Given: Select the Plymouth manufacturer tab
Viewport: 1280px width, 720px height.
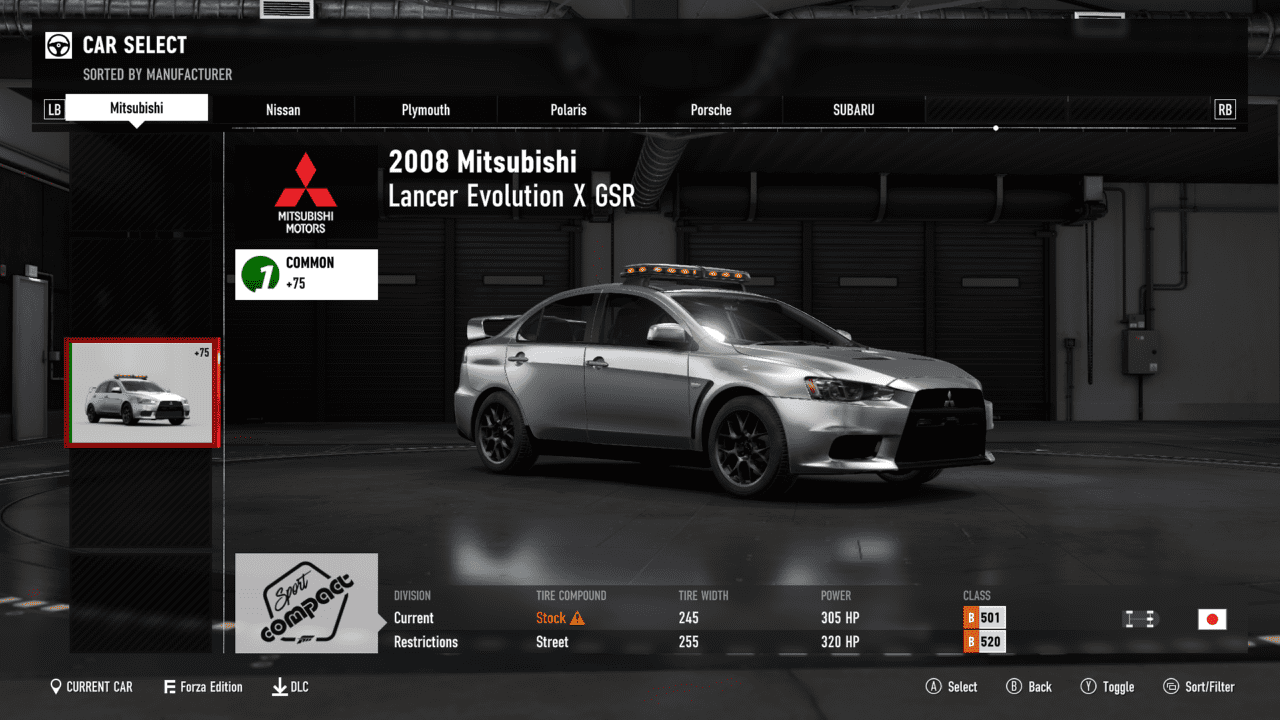Looking at the screenshot, I should 426,110.
